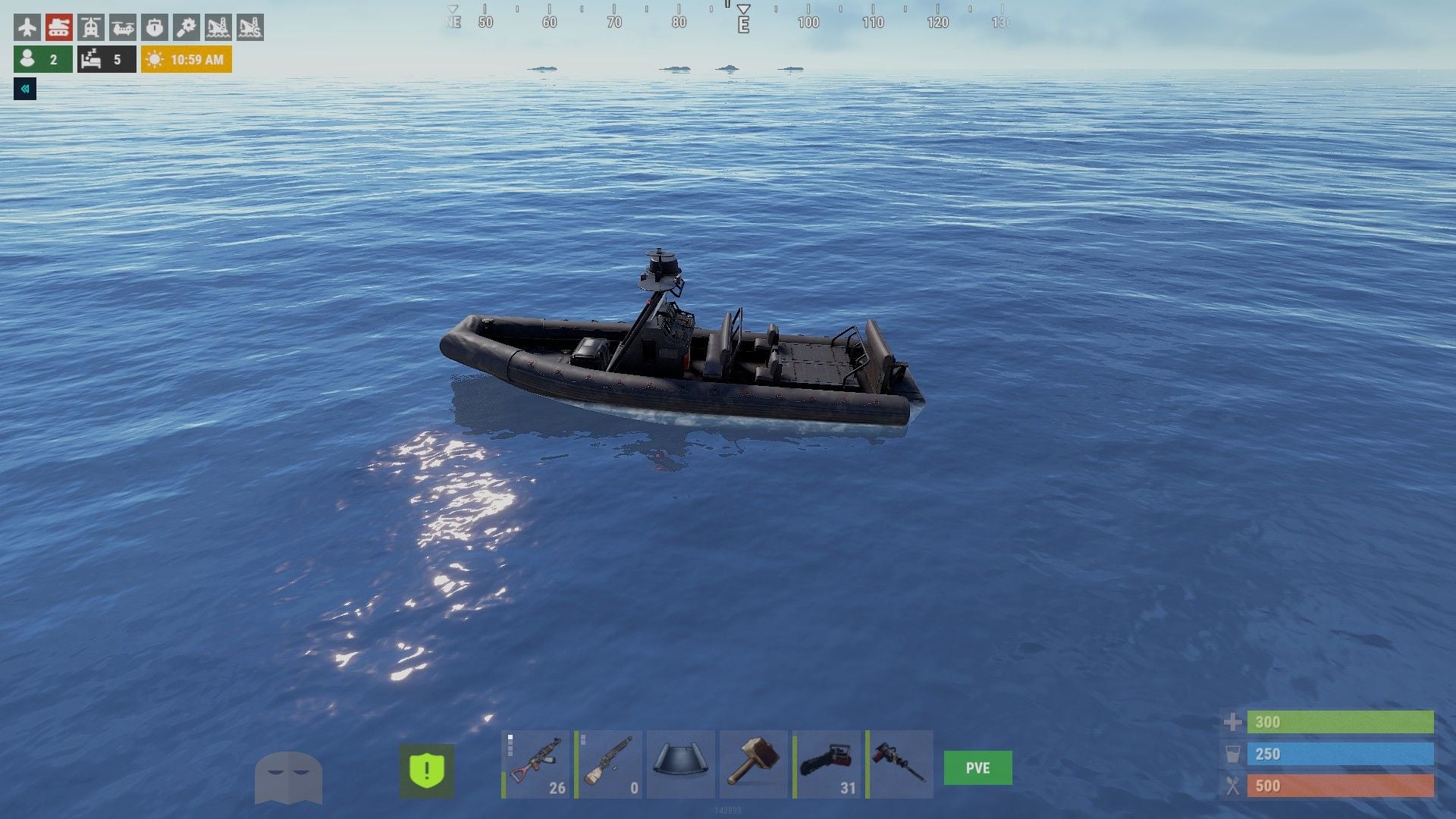Choose the shotgun hotbar slot
This screenshot has height=819, width=1456.
(x=609, y=764)
